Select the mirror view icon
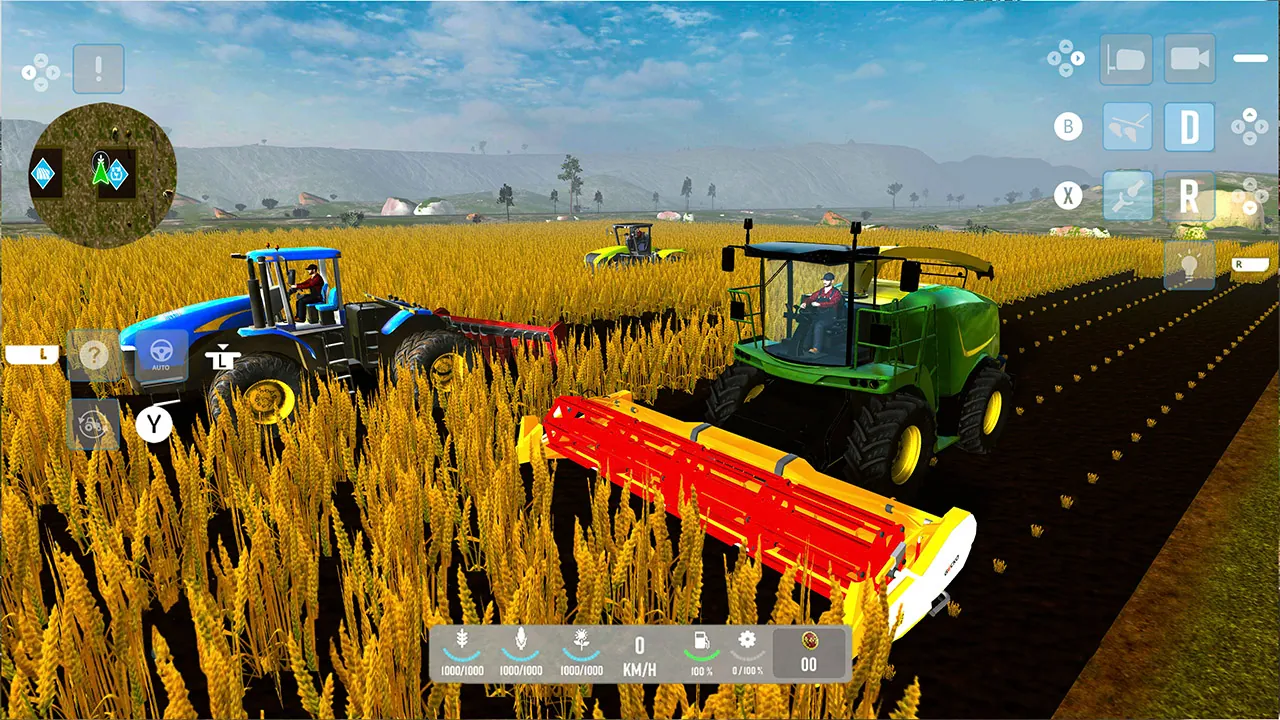The image size is (1280, 720). click(1127, 58)
